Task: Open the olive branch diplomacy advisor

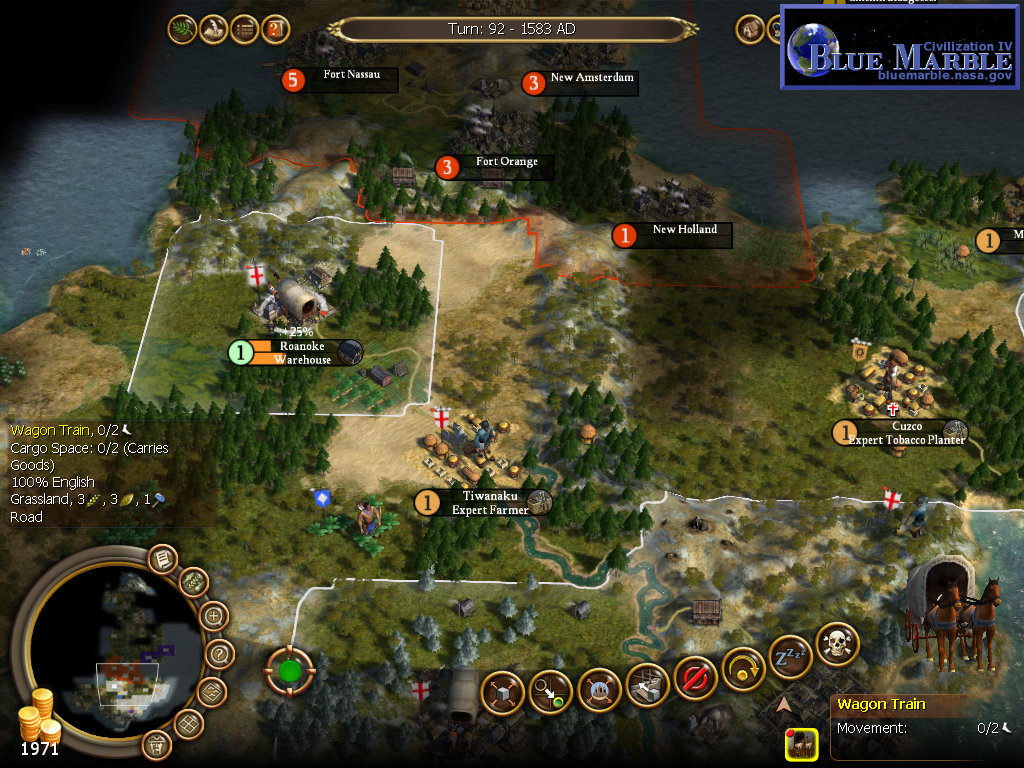Action: [x=182, y=29]
